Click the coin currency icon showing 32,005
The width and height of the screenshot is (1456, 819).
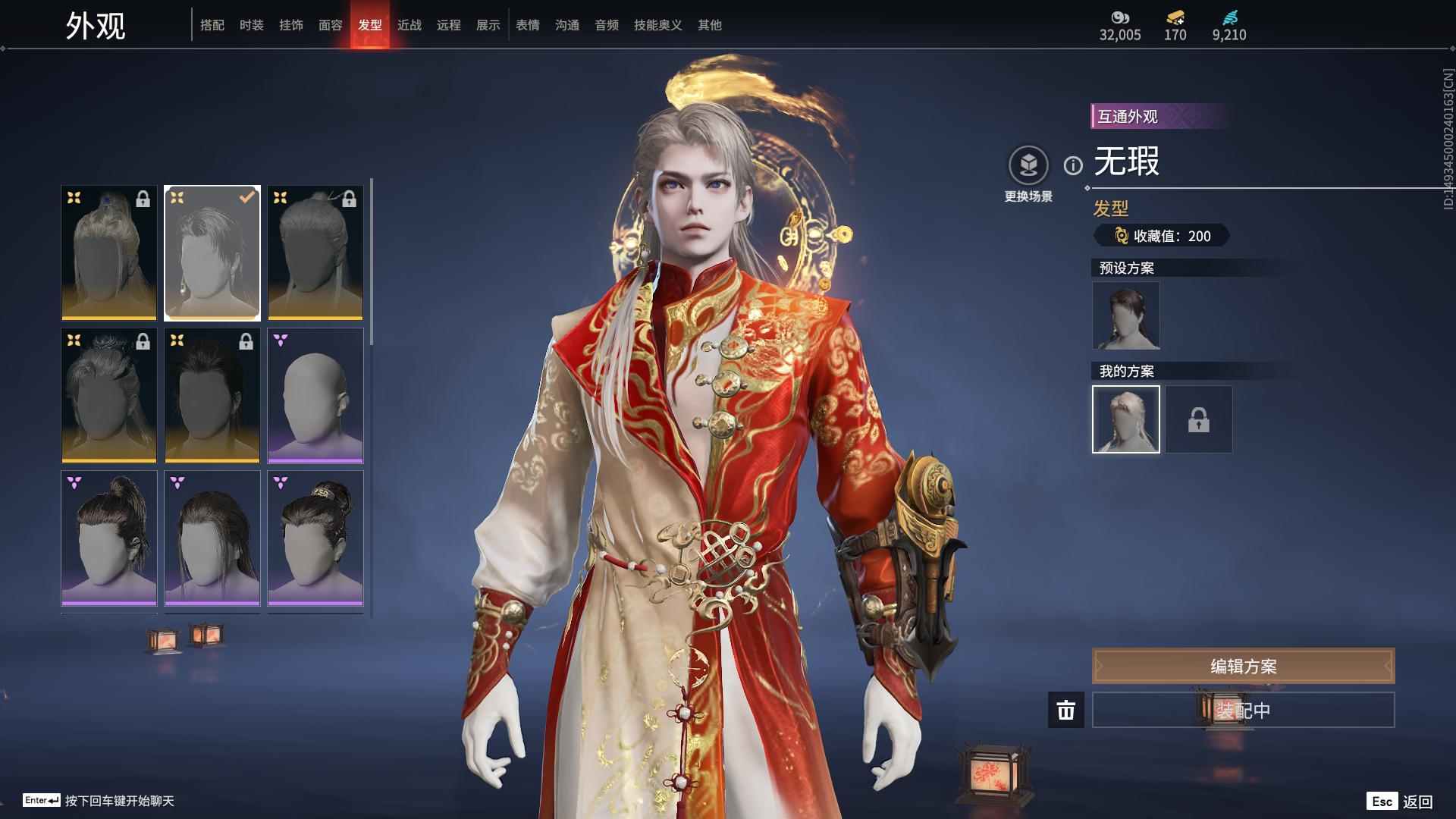(x=1120, y=17)
